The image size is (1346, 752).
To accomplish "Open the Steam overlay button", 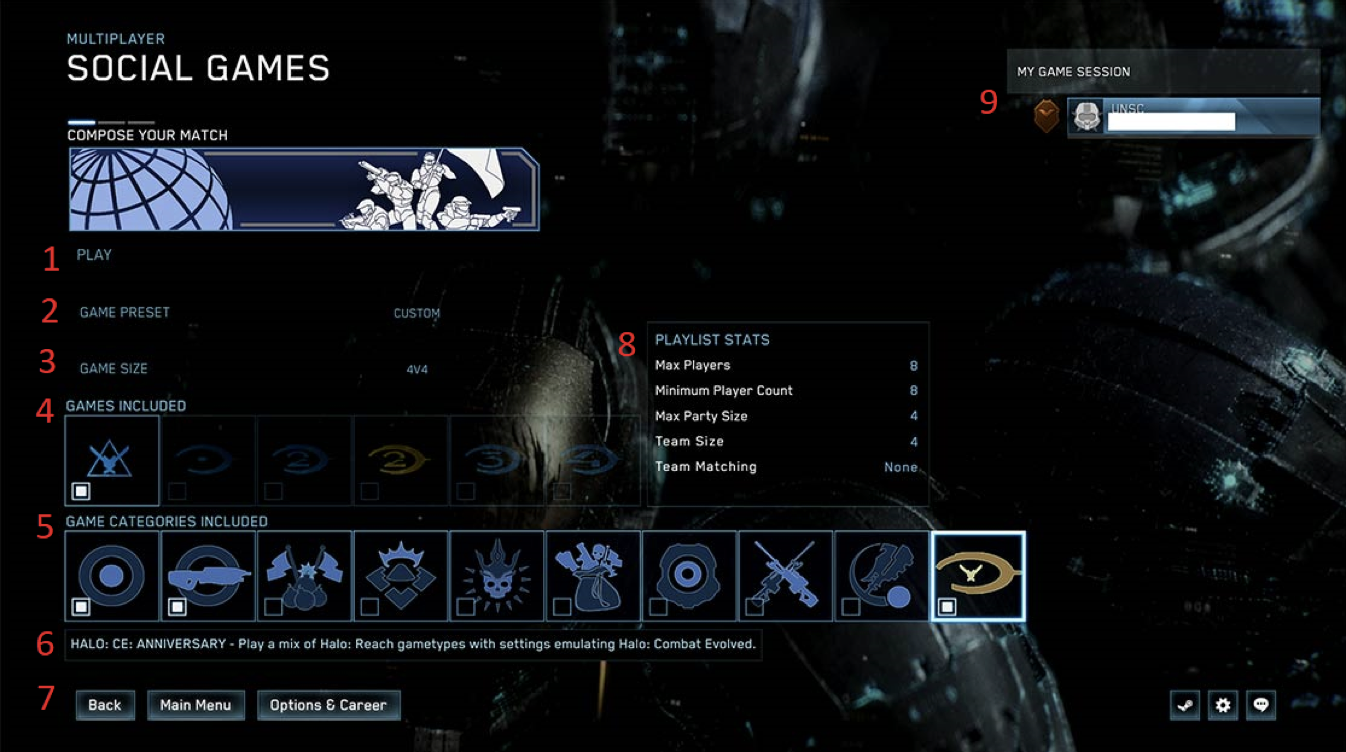I will 1185,705.
